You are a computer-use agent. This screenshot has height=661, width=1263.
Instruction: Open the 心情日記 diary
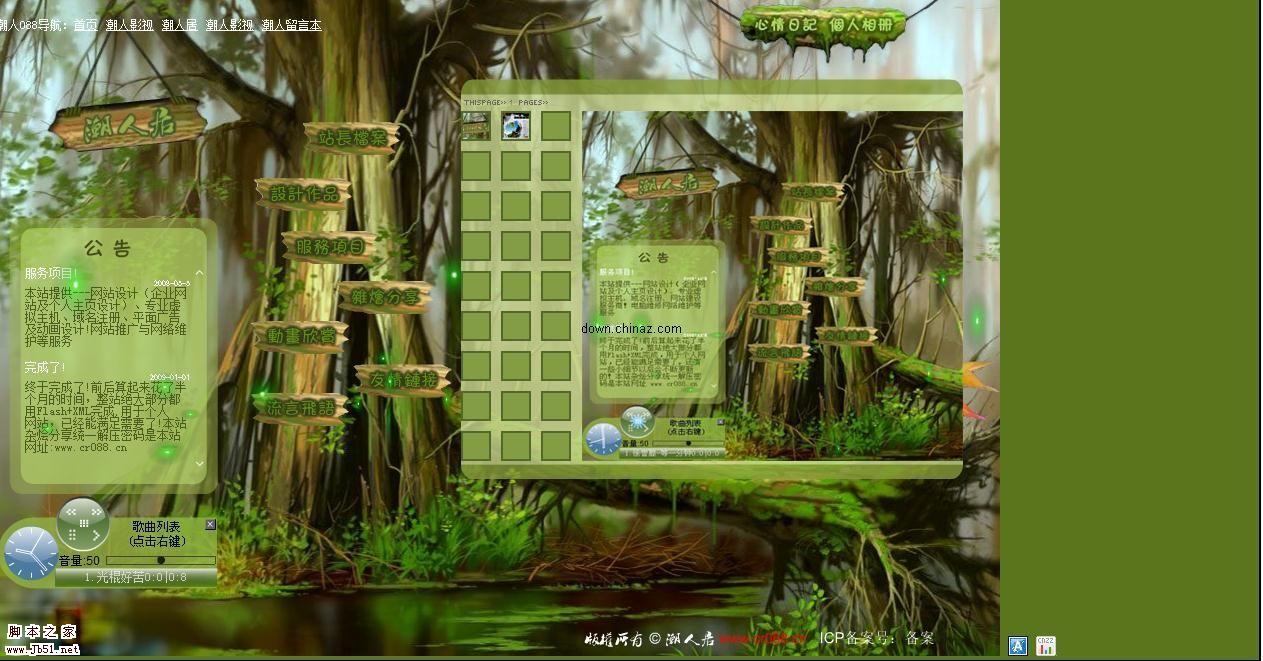coord(785,23)
